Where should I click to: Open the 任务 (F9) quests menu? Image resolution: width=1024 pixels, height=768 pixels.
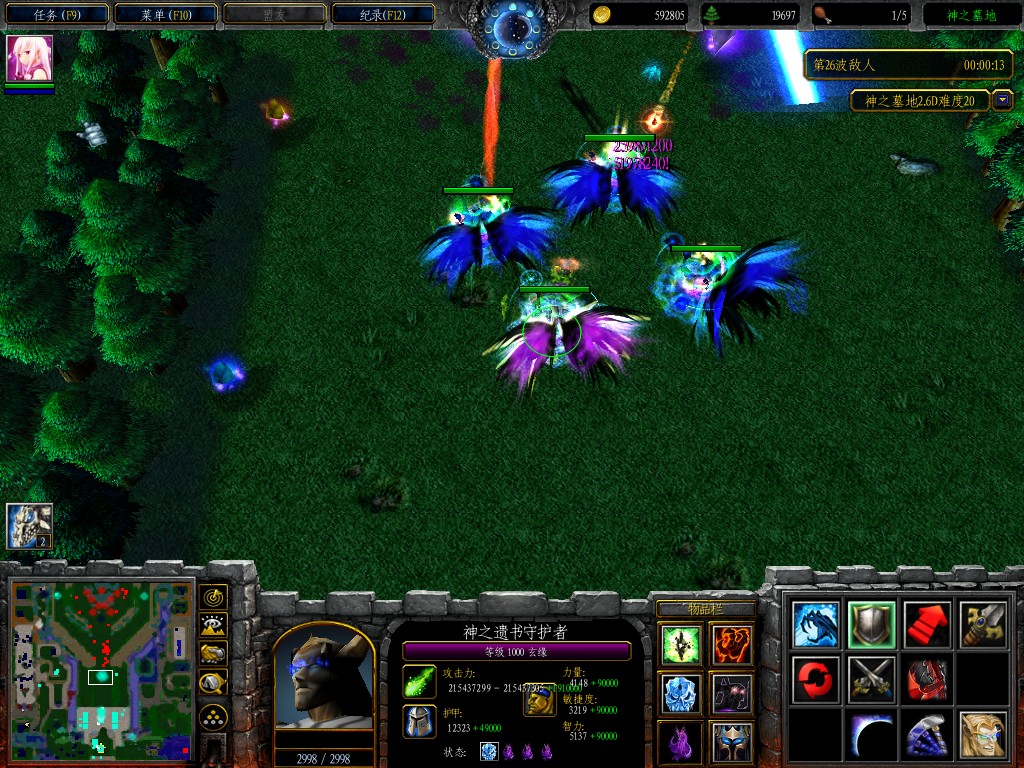pos(55,15)
